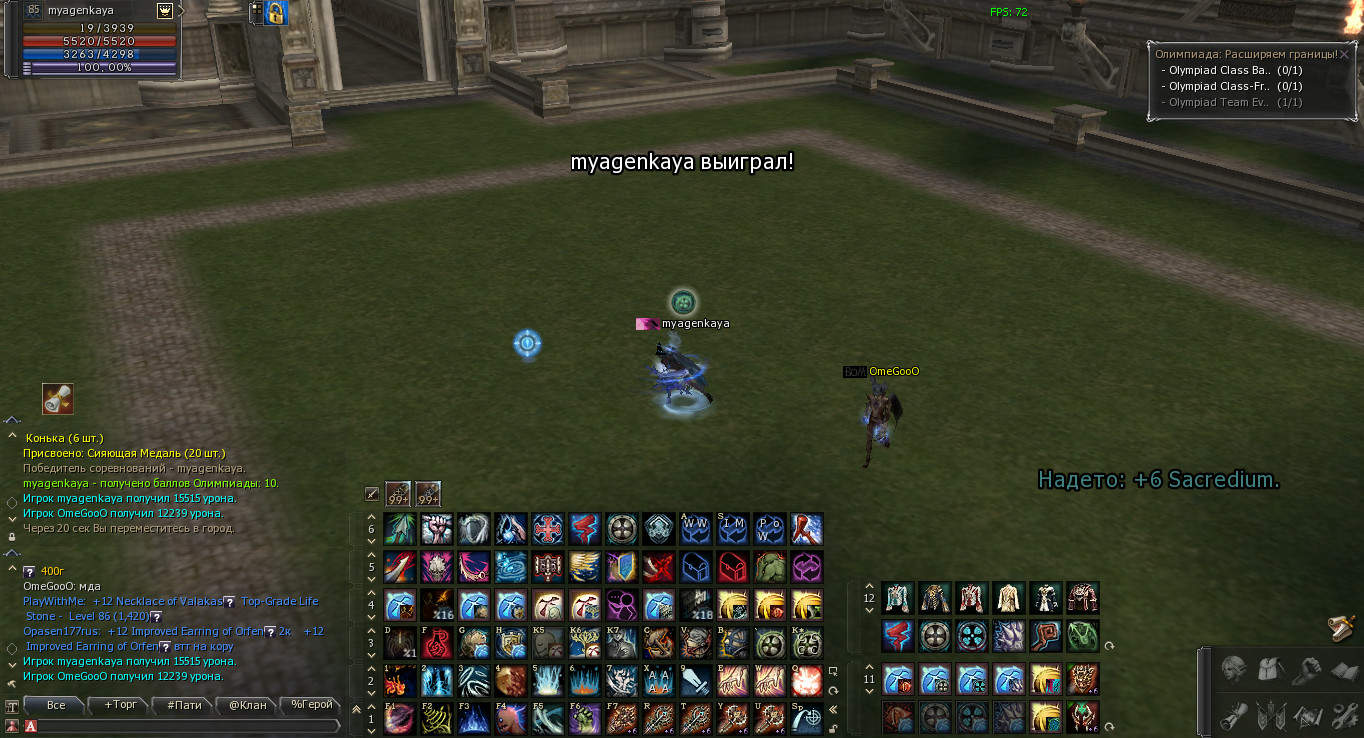Use the red cross buff skill
Viewport: 1364px width, 738px height.
[x=548, y=529]
